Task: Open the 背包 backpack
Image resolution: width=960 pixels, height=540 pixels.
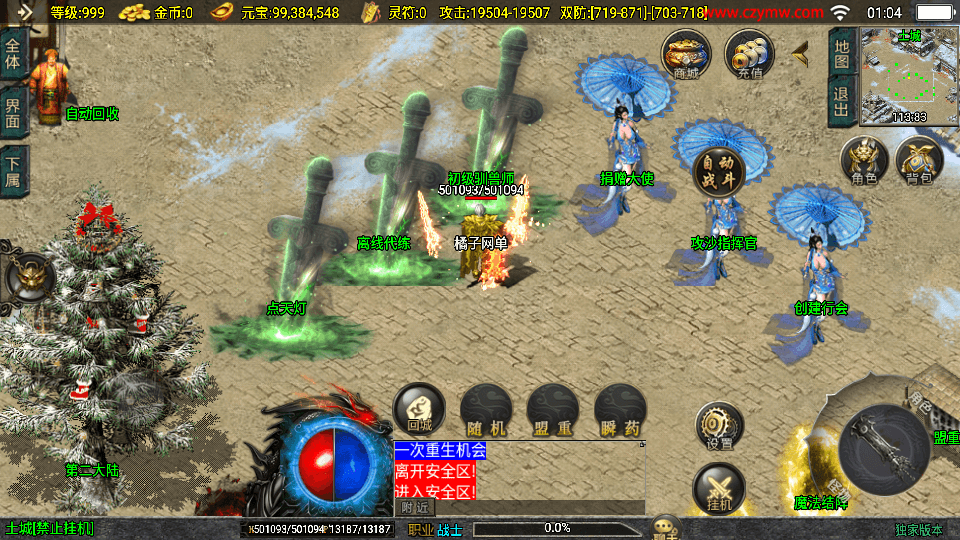Action: pos(919,162)
